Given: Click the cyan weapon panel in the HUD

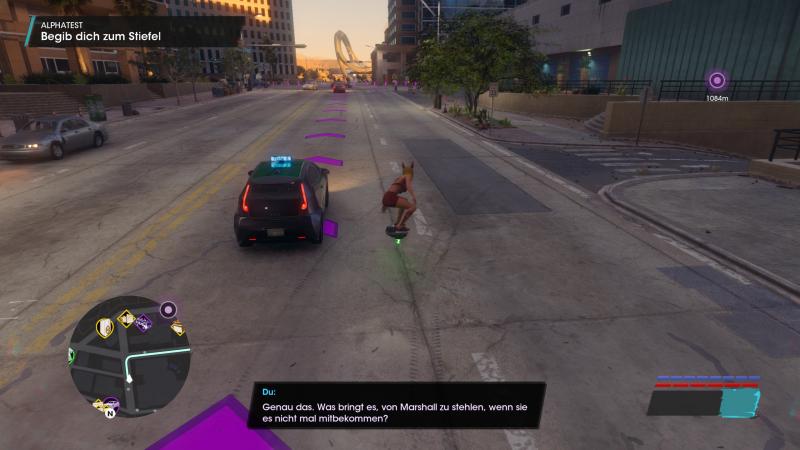Looking at the screenshot, I should (740, 402).
